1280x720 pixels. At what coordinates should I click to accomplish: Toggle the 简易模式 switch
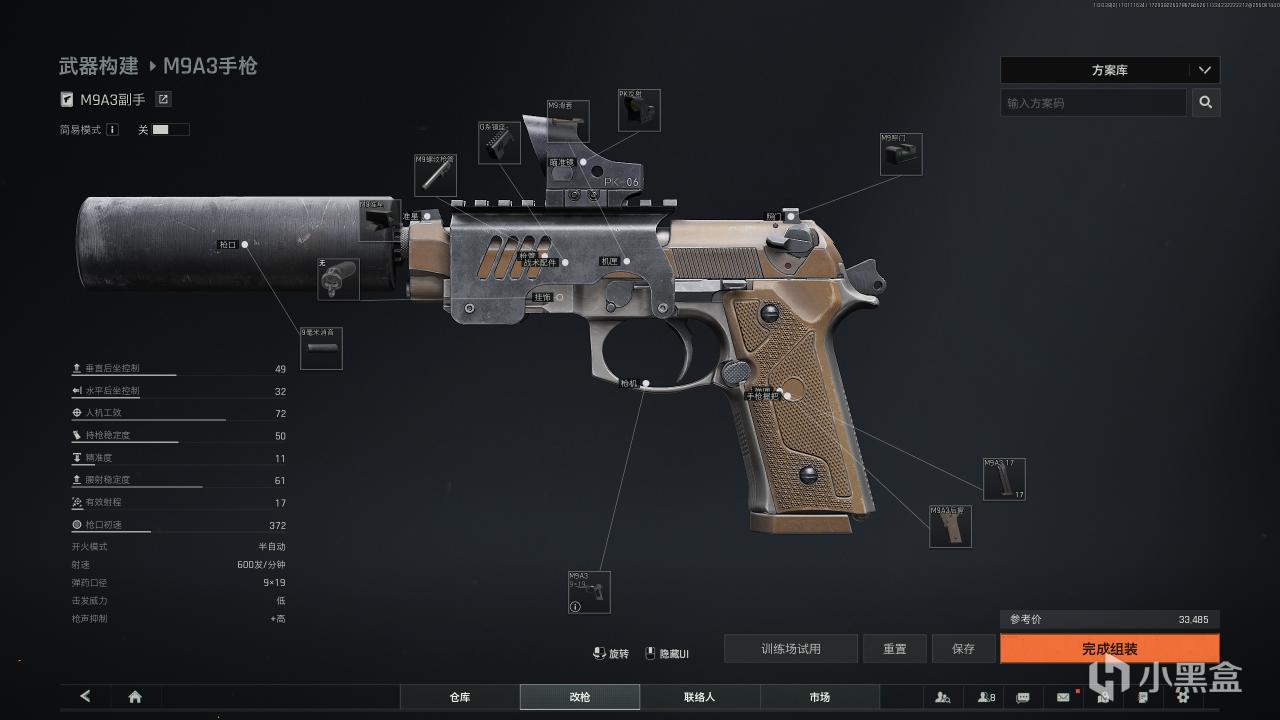click(x=170, y=130)
